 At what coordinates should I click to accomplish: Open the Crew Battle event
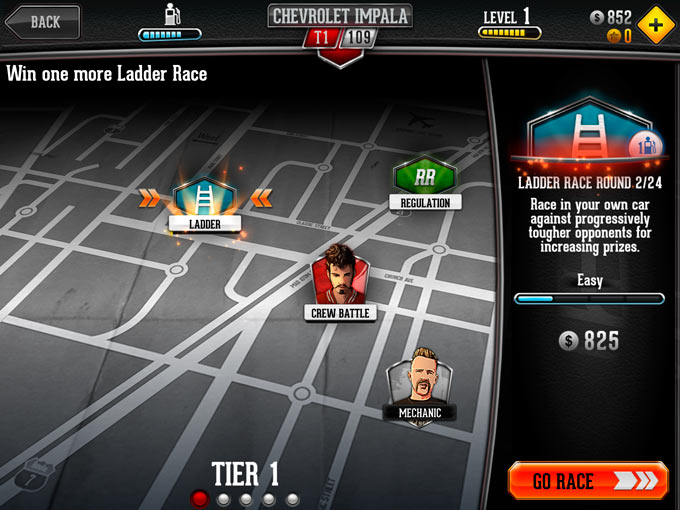(337, 277)
